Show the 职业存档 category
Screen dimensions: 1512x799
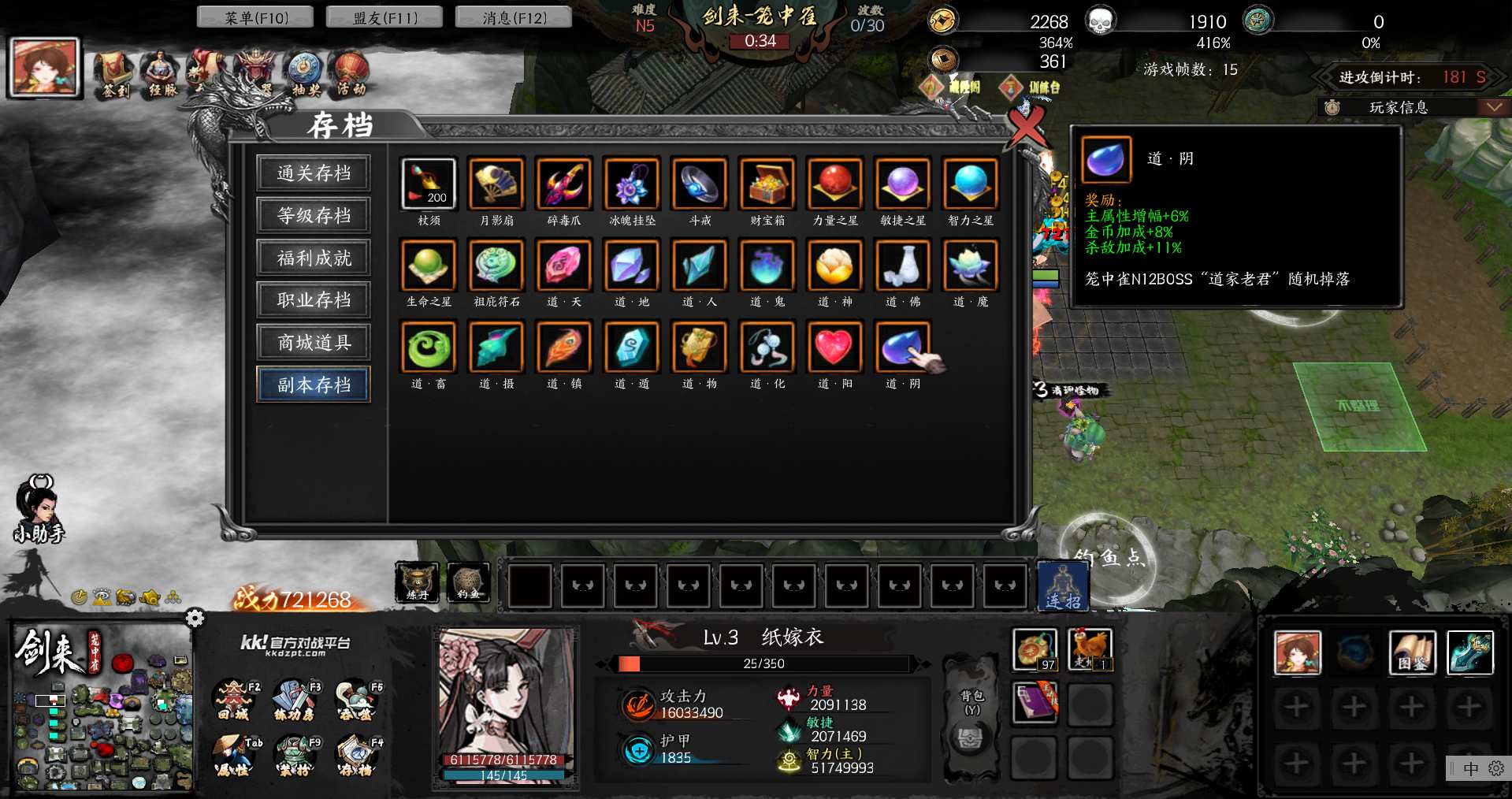[314, 300]
